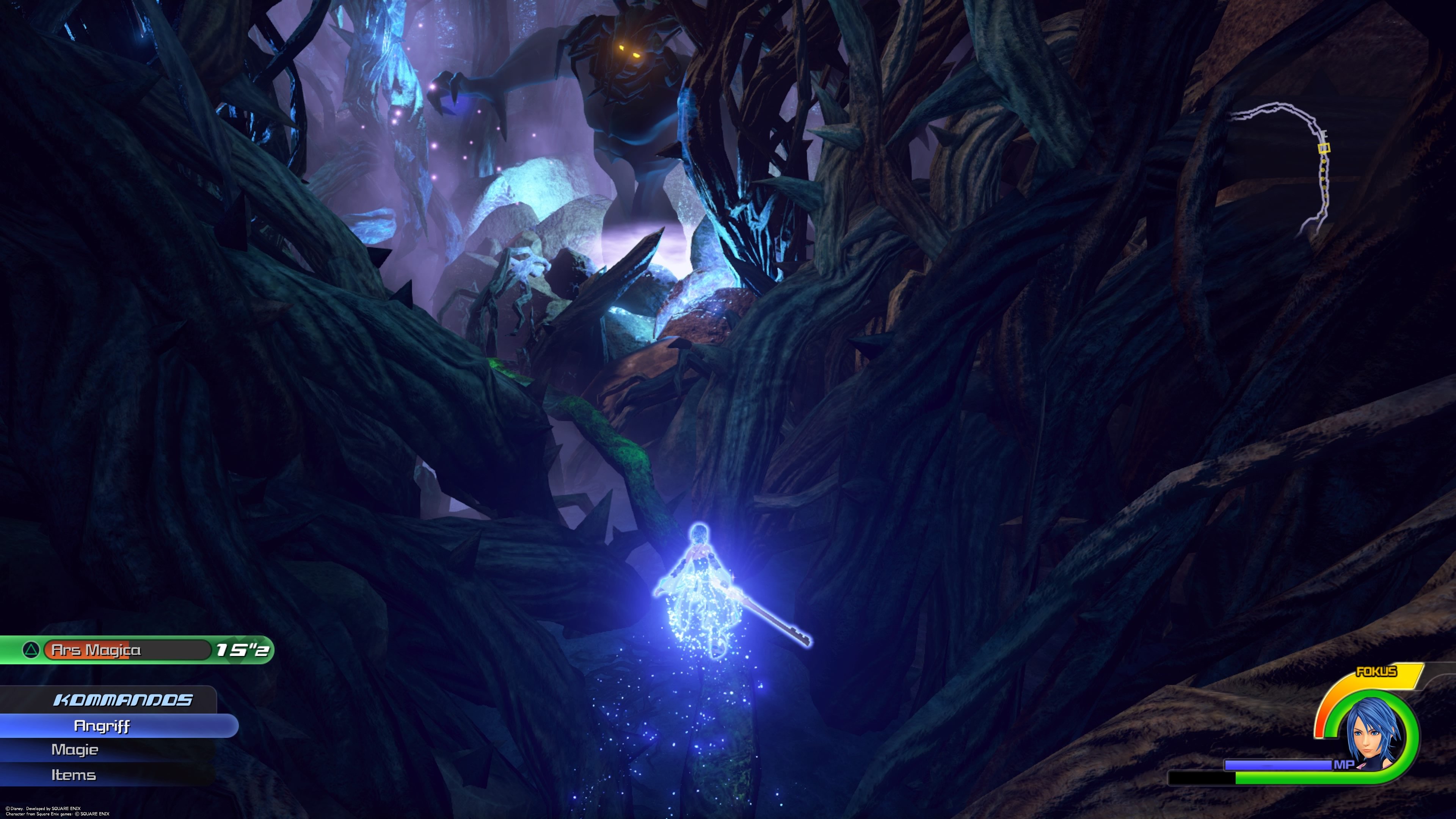
Task: Click the KOMMANDOS menu header
Action: (124, 699)
